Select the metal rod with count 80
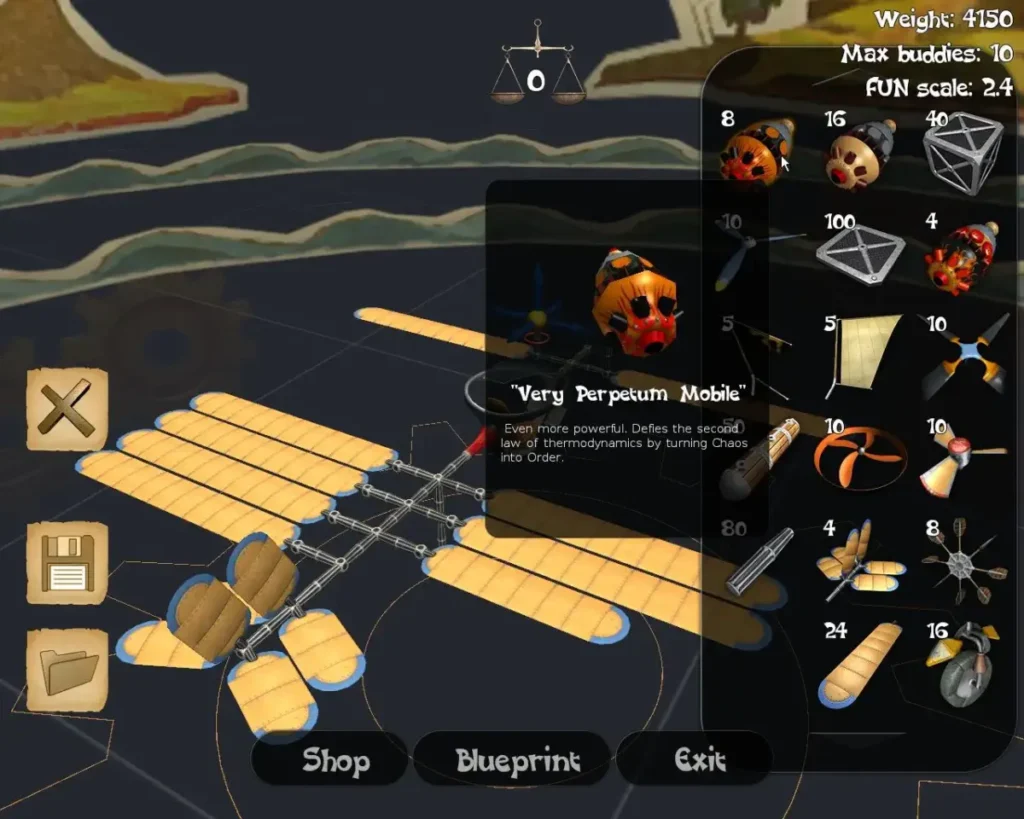Screen dimensions: 1024x819 (760, 563)
